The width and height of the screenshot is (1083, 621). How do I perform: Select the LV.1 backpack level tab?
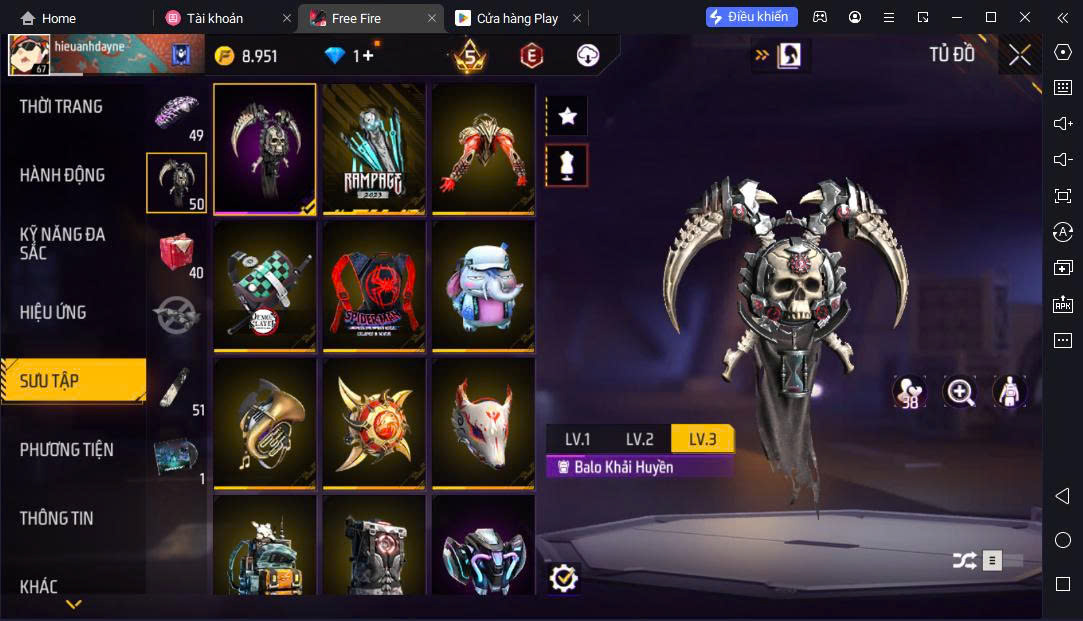coord(577,439)
